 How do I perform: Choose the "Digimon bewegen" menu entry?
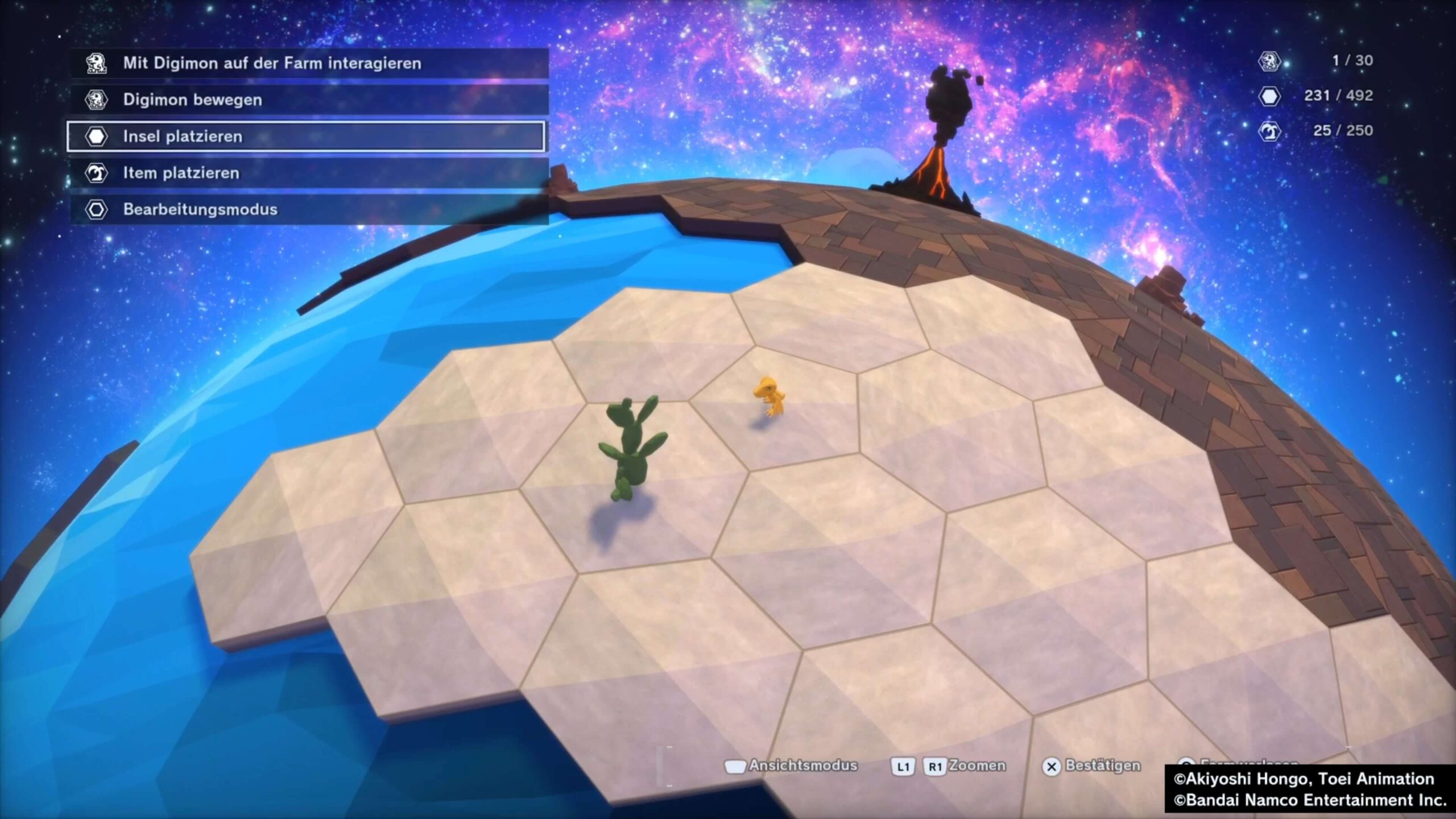click(x=307, y=100)
